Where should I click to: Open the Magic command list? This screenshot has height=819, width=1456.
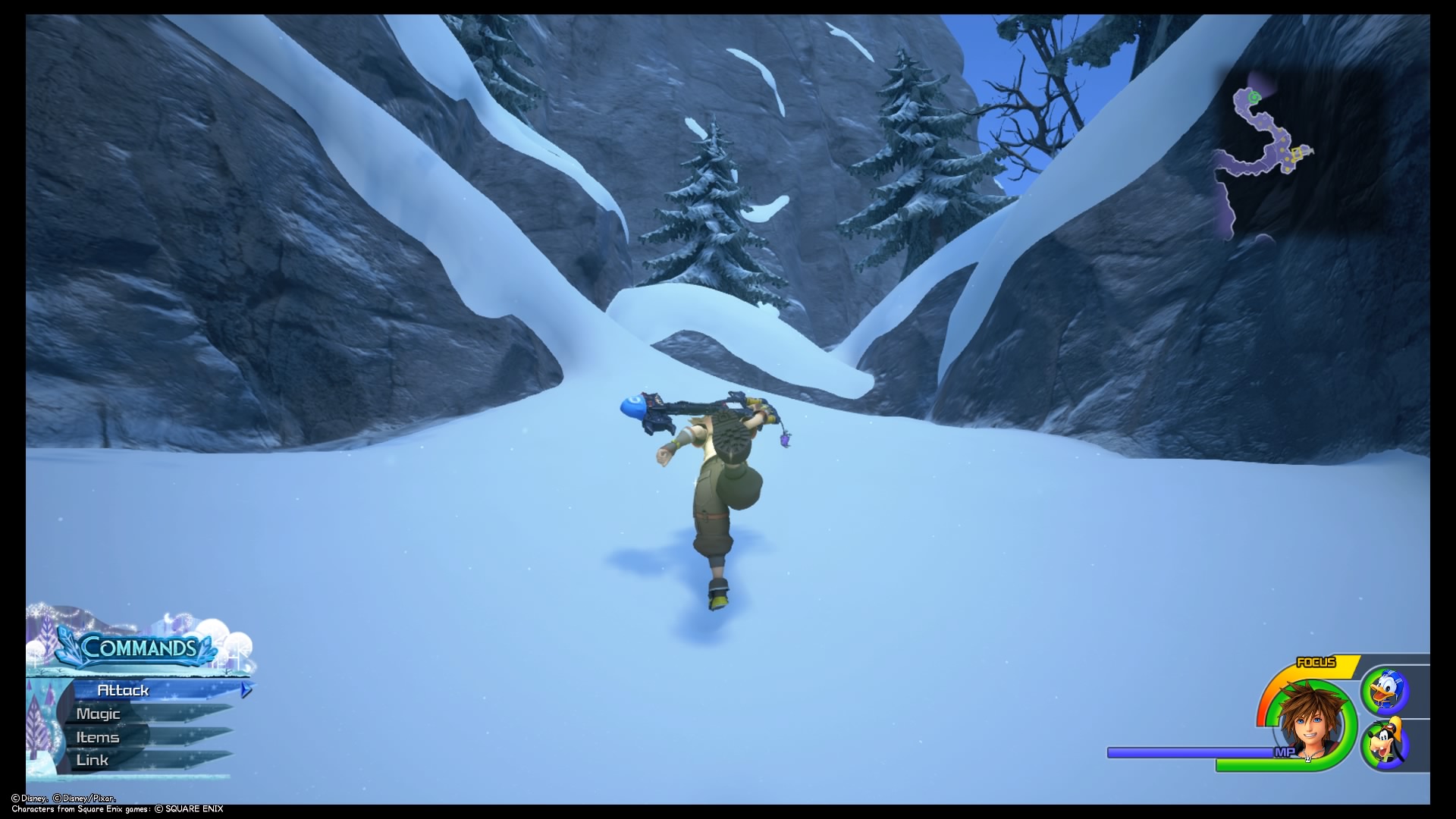[97, 714]
